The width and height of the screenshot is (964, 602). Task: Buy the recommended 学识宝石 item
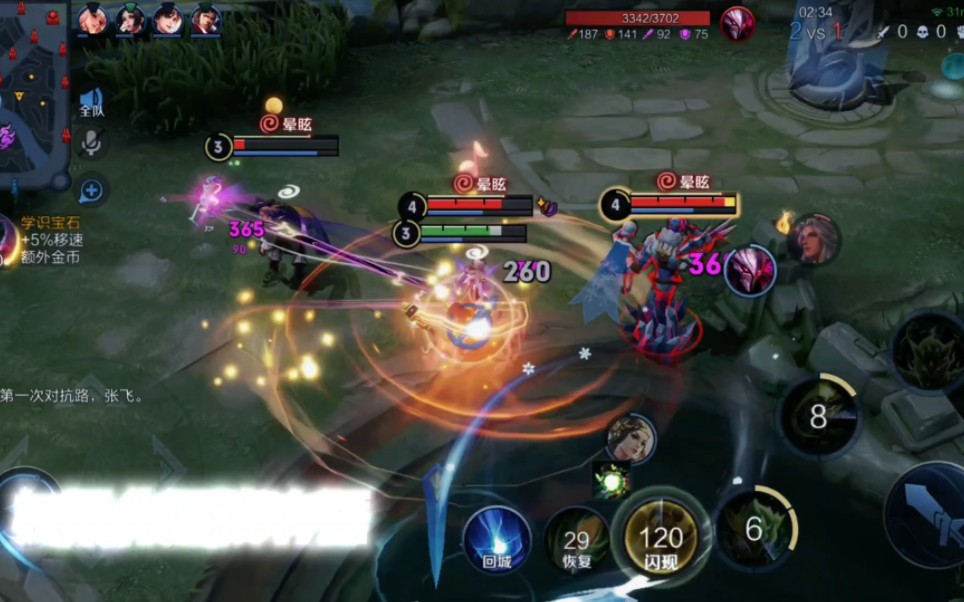point(10,241)
